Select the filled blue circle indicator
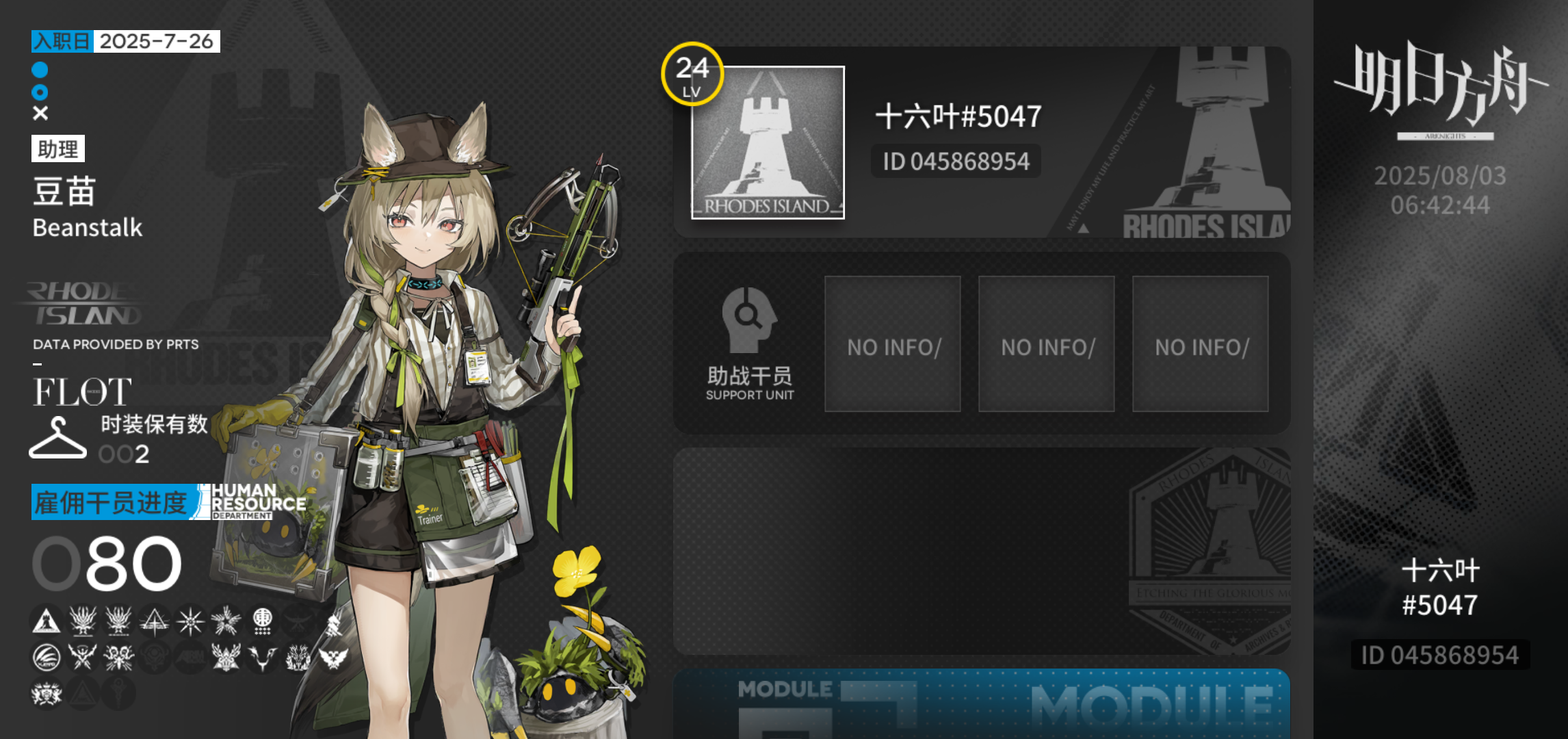Image resolution: width=1568 pixels, height=739 pixels. point(39,68)
